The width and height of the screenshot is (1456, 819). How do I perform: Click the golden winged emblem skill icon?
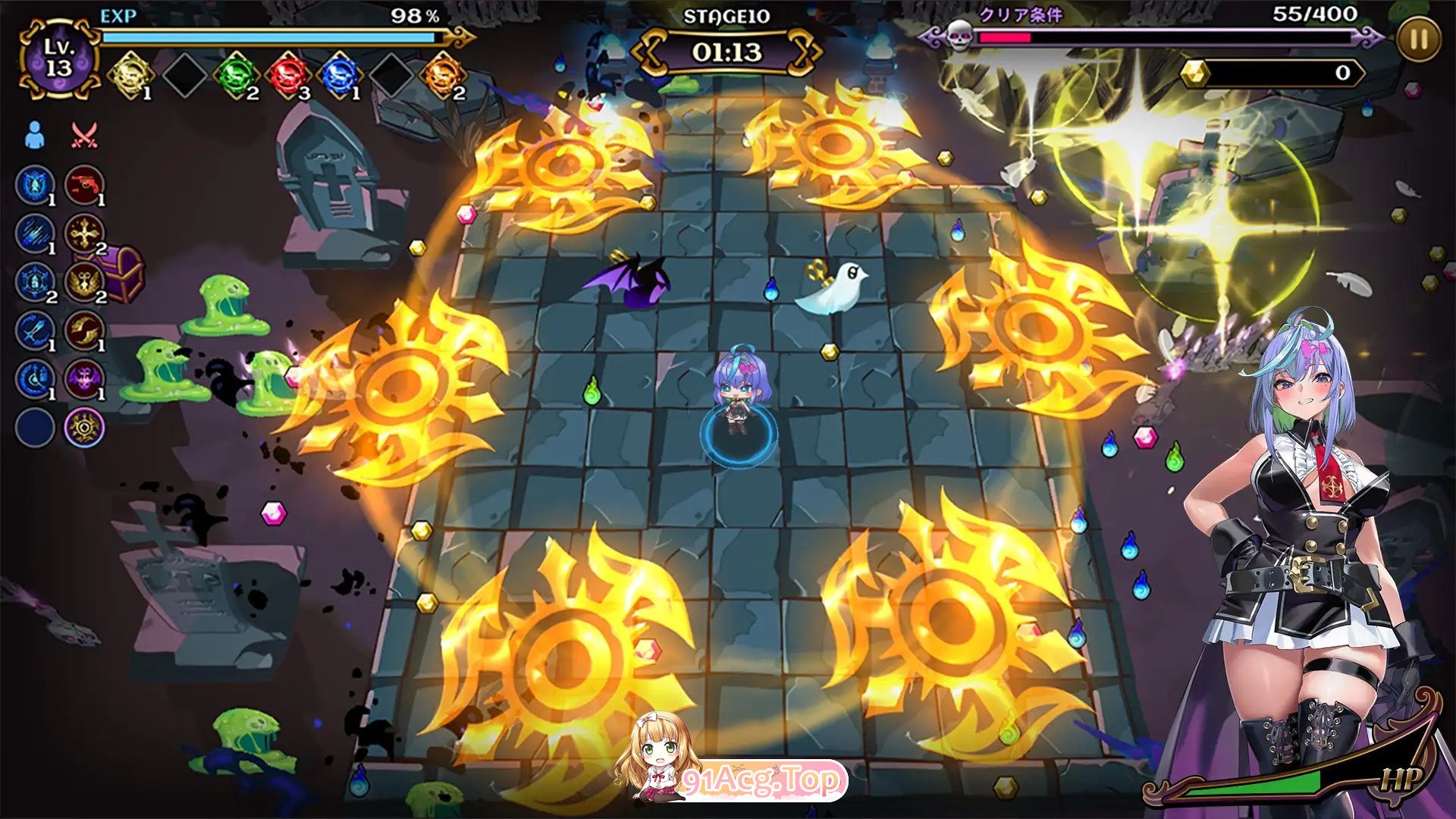pyautogui.click(x=84, y=281)
